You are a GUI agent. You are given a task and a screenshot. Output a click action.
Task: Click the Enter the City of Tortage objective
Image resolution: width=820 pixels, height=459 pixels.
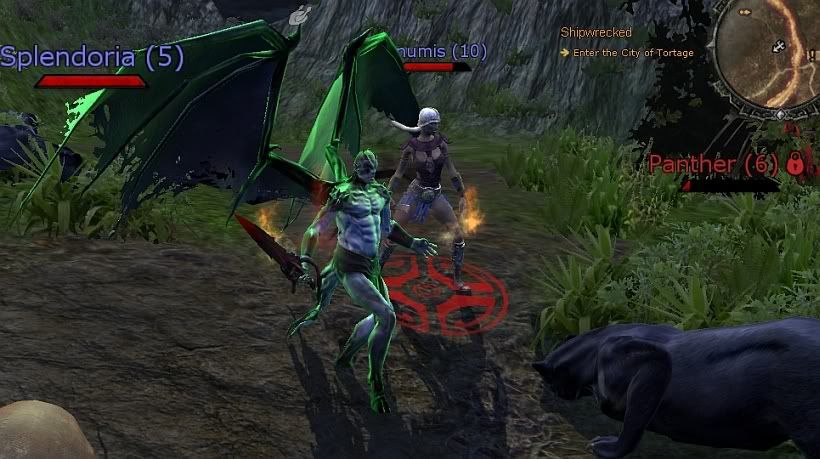tap(630, 53)
